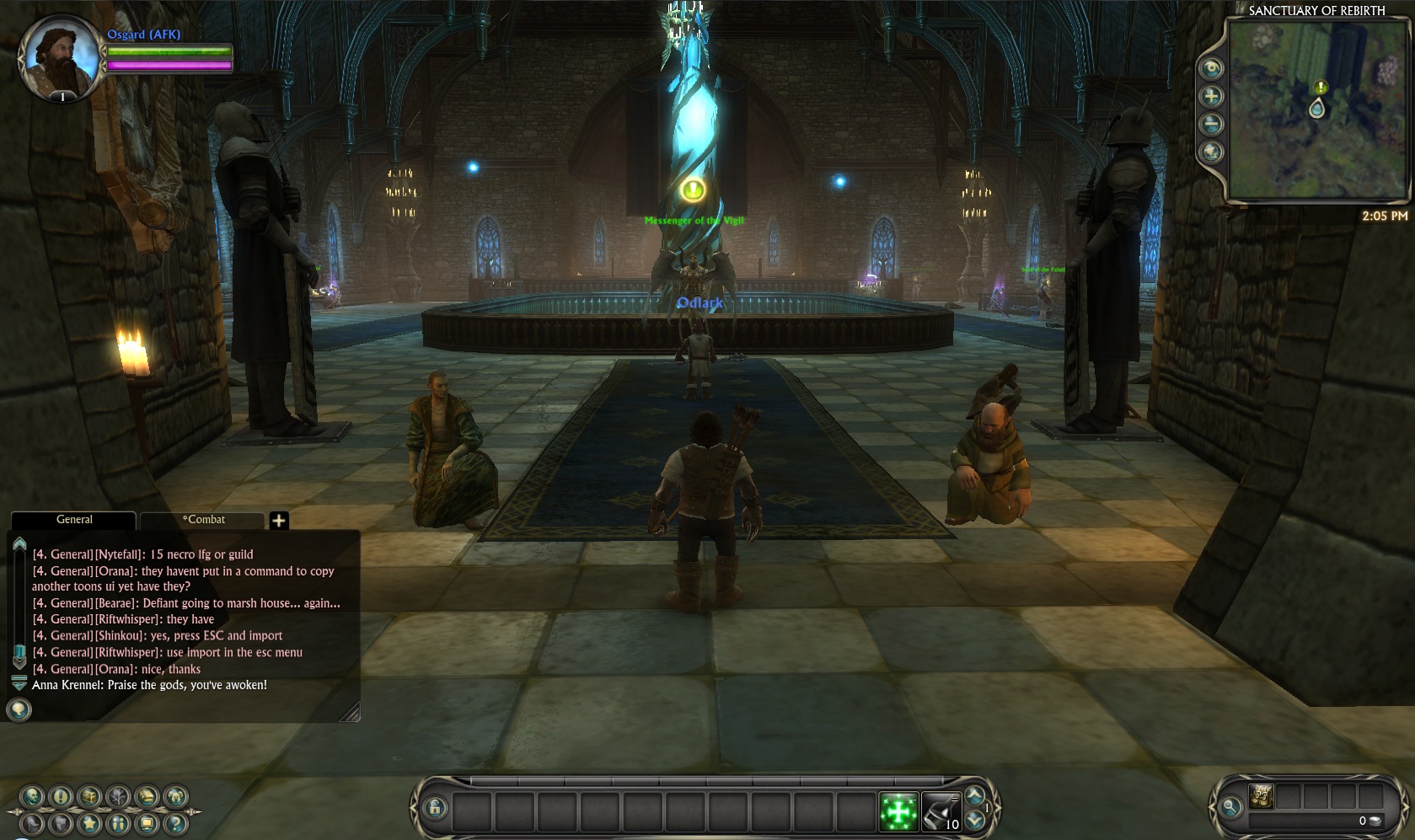Open the chat speech bubble button

tap(19, 710)
